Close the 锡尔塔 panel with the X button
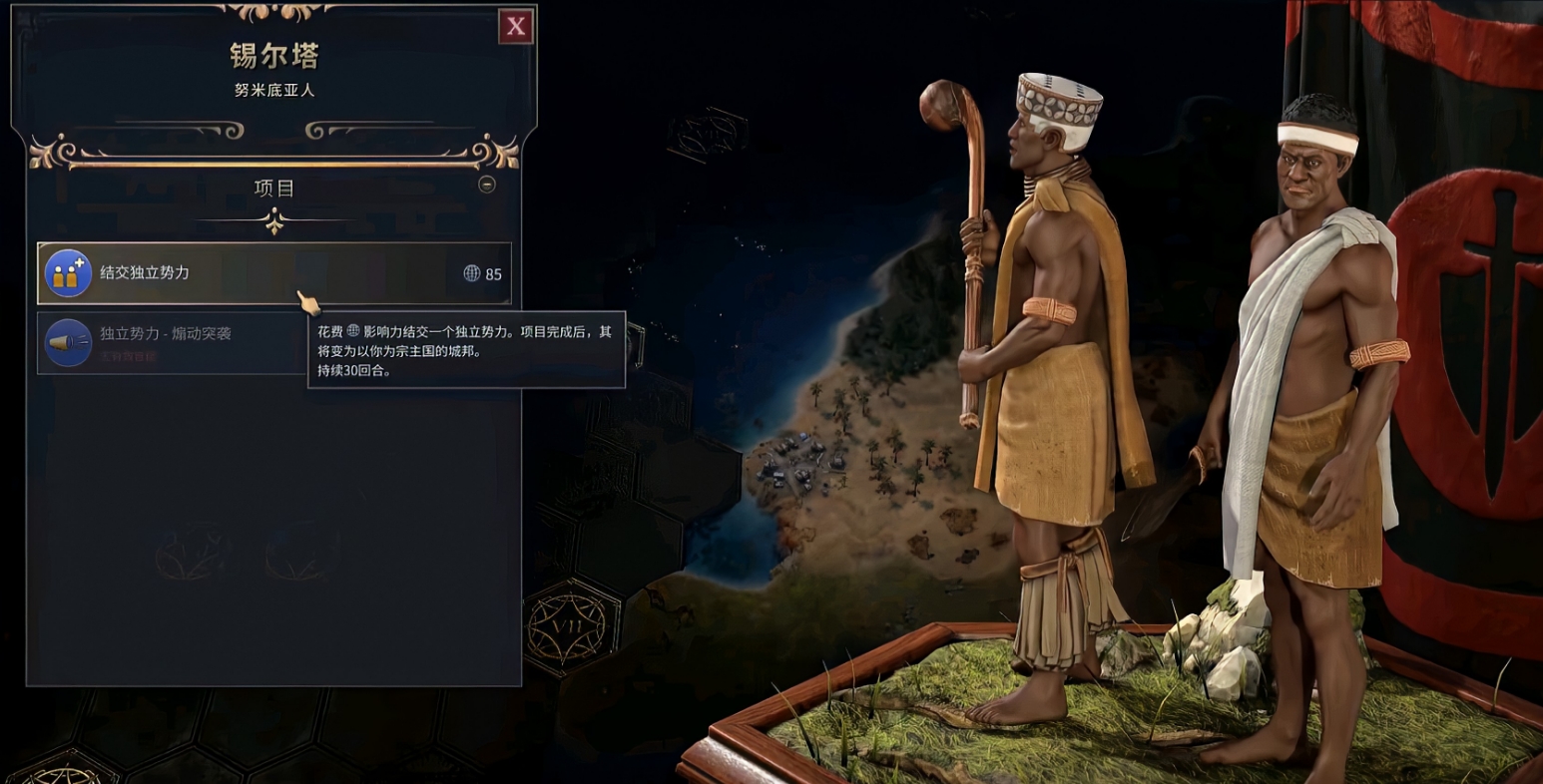This screenshot has height=784, width=1543. pyautogui.click(x=515, y=27)
